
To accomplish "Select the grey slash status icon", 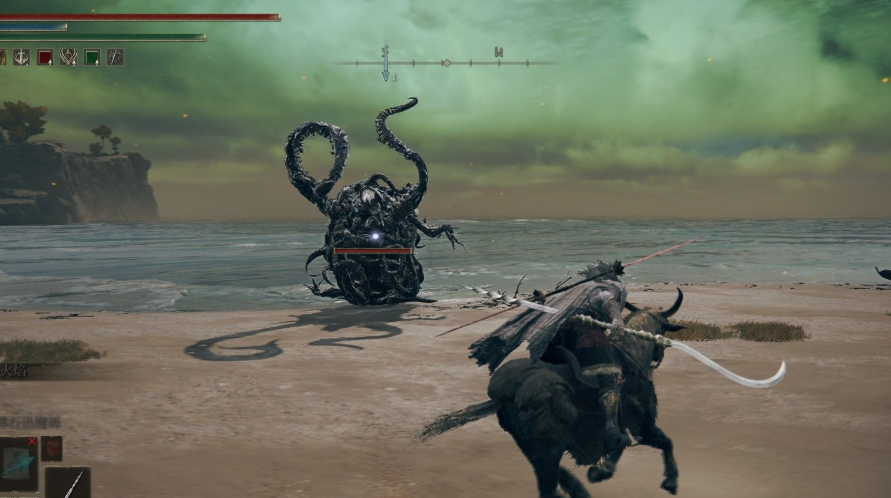I will point(115,57).
